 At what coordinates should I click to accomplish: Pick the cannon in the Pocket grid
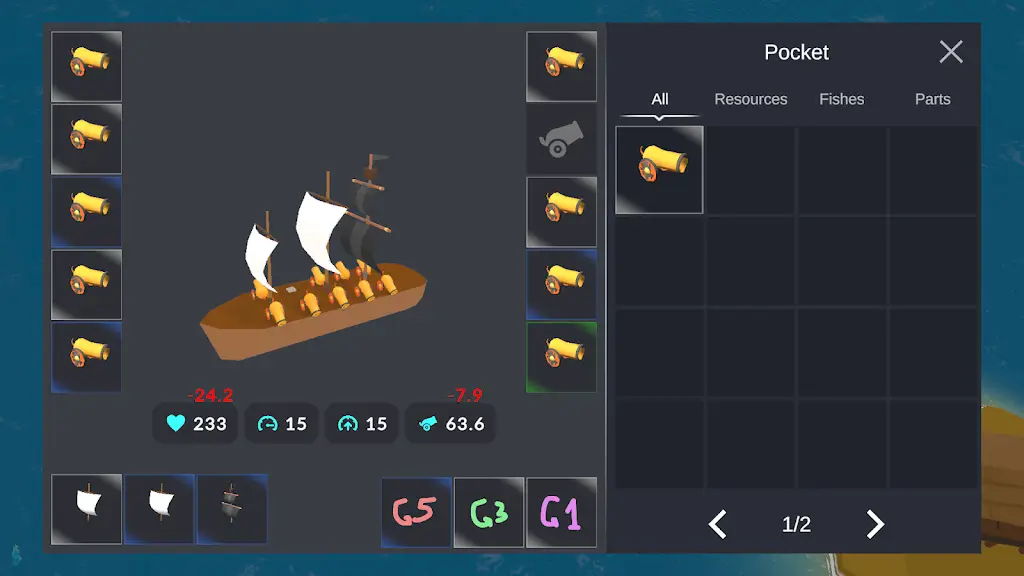(x=659, y=170)
